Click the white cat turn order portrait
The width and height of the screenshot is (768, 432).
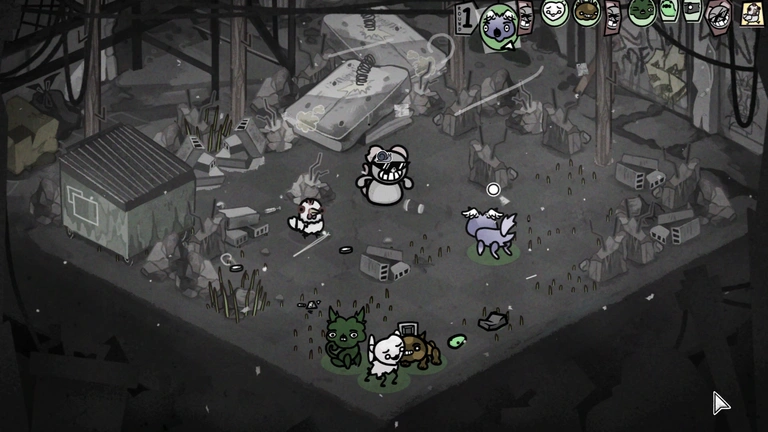pyautogui.click(x=554, y=12)
